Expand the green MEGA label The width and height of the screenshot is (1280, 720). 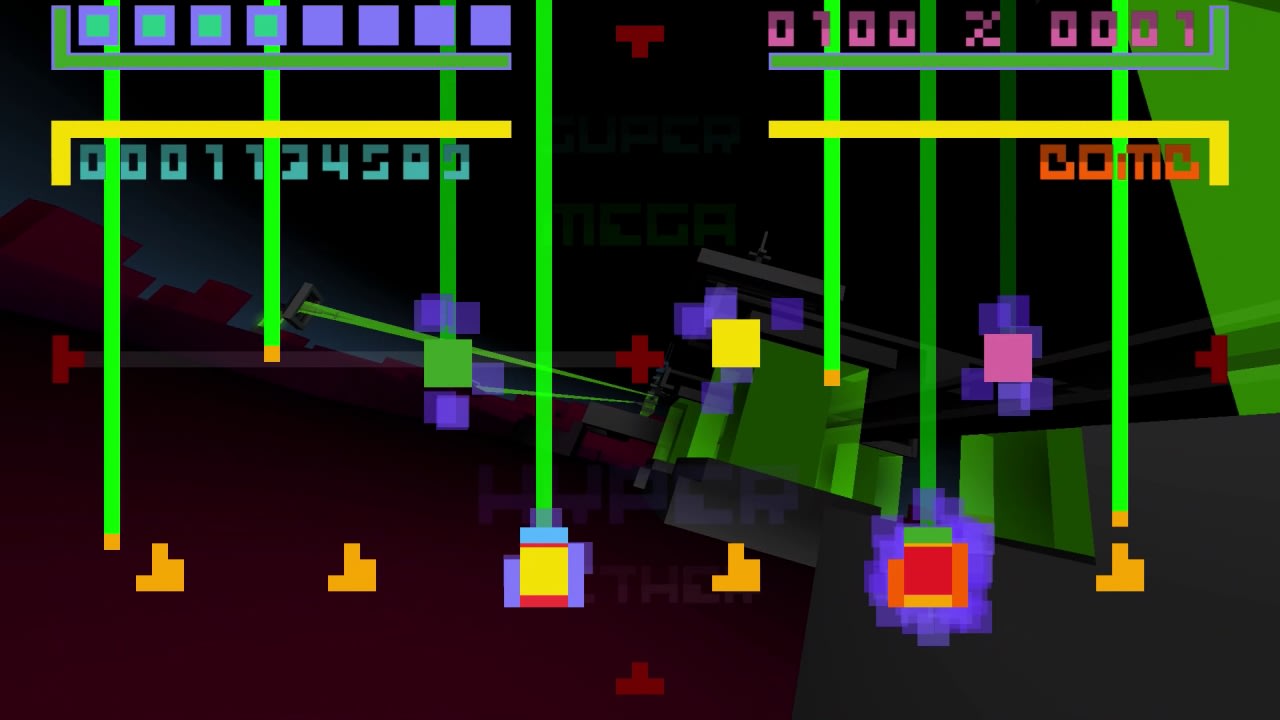pos(648,222)
